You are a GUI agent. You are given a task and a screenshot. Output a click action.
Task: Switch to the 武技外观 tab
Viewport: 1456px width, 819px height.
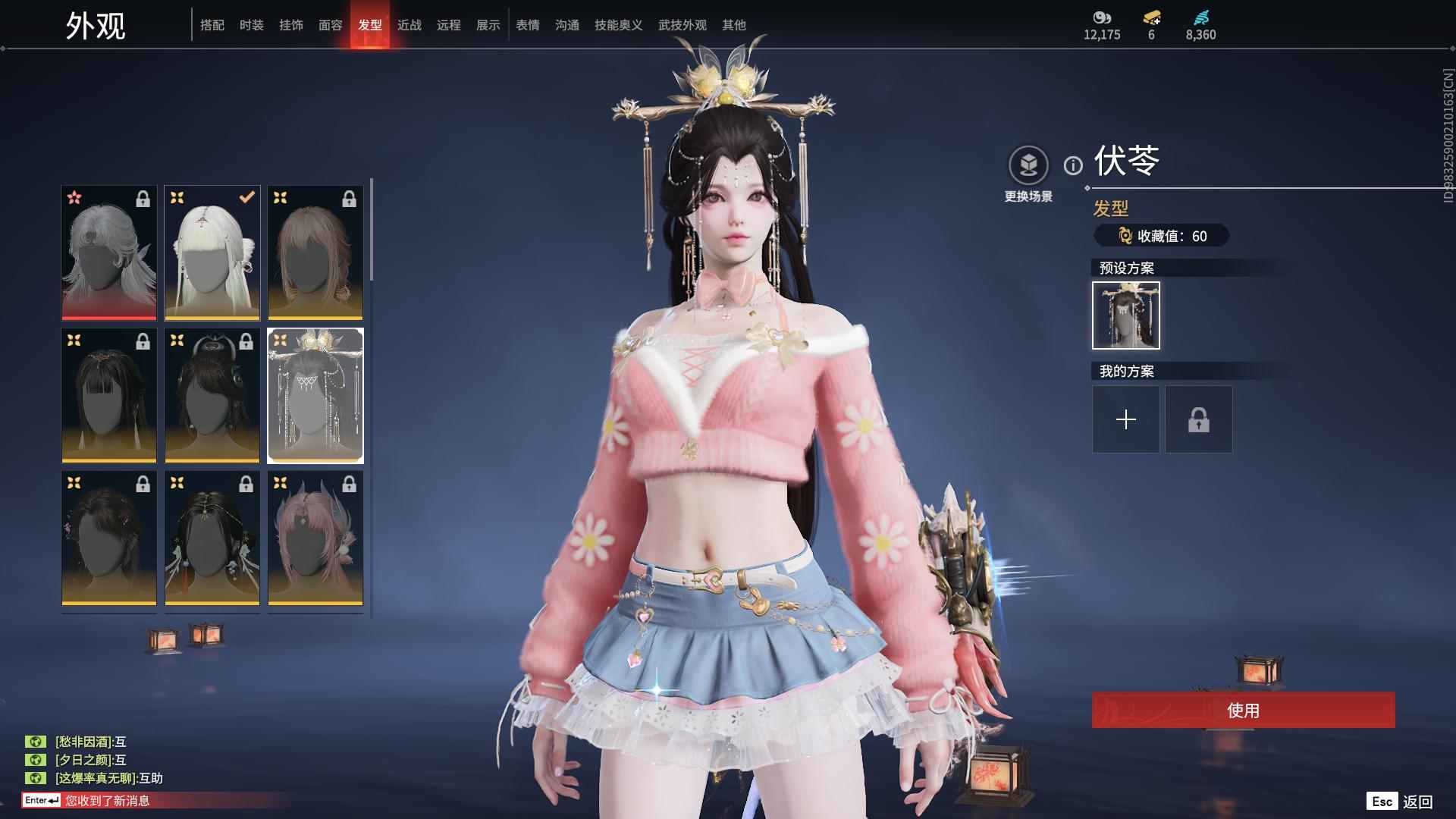681,24
